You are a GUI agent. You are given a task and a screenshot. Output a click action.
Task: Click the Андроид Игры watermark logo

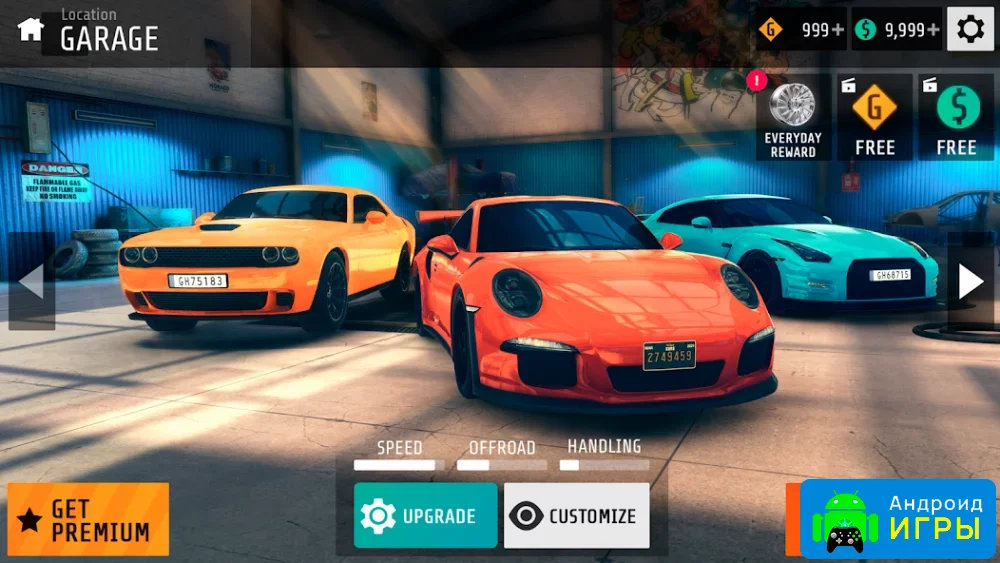[897, 518]
